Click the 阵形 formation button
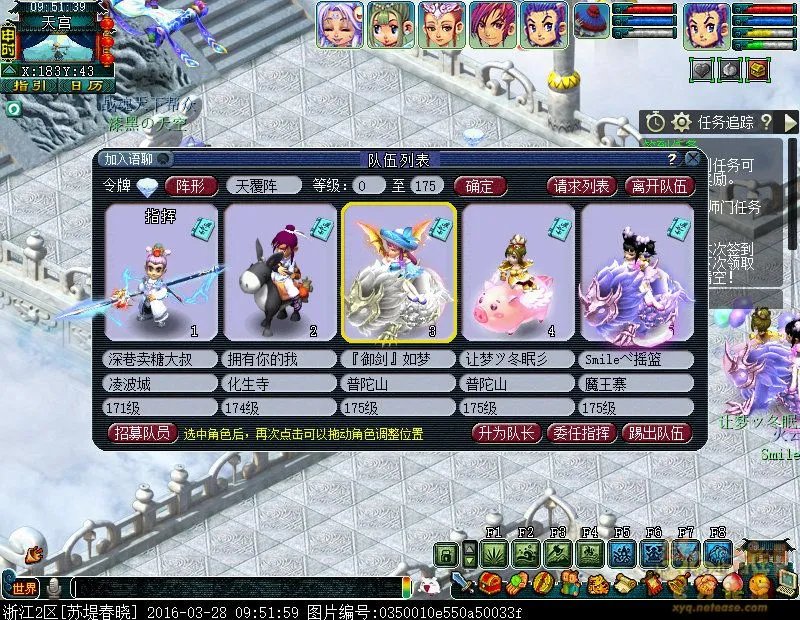This screenshot has height=620, width=800. coord(190,185)
